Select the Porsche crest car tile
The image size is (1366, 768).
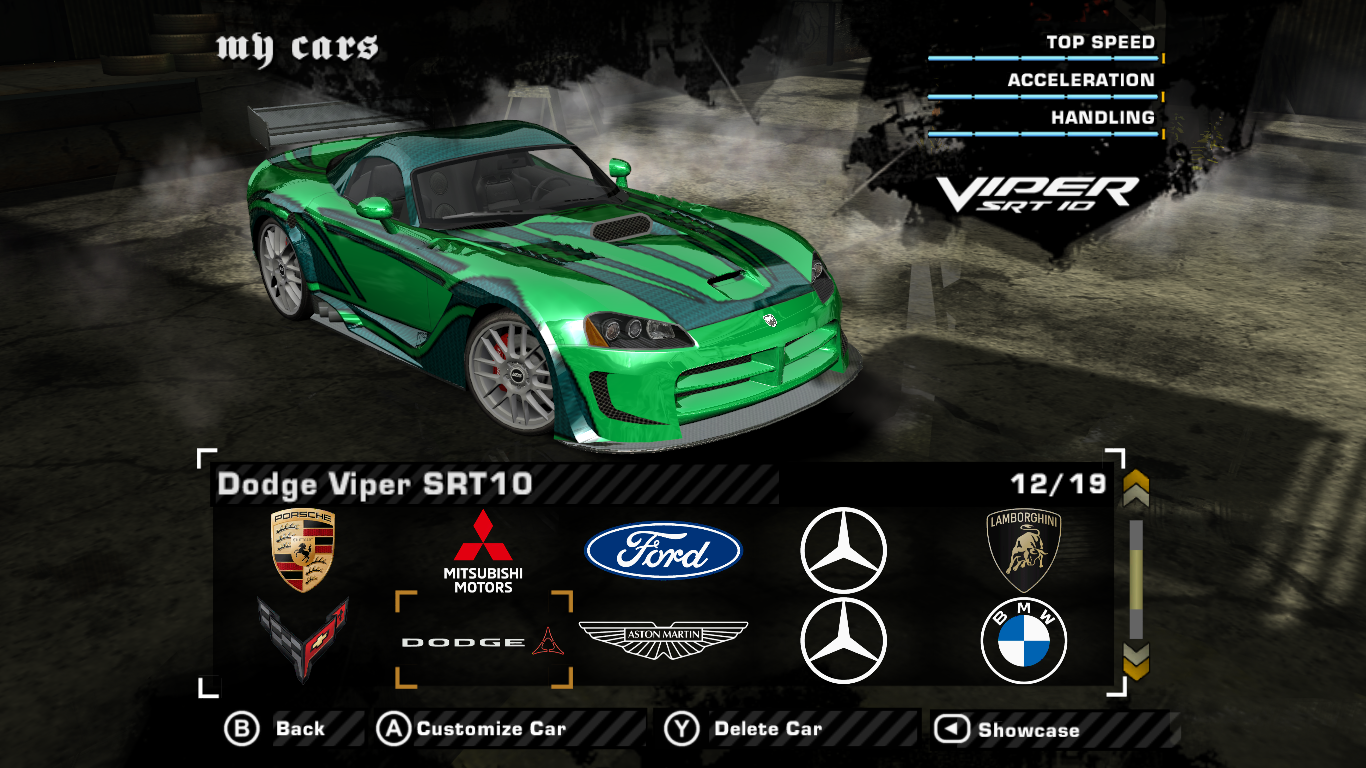click(x=303, y=550)
